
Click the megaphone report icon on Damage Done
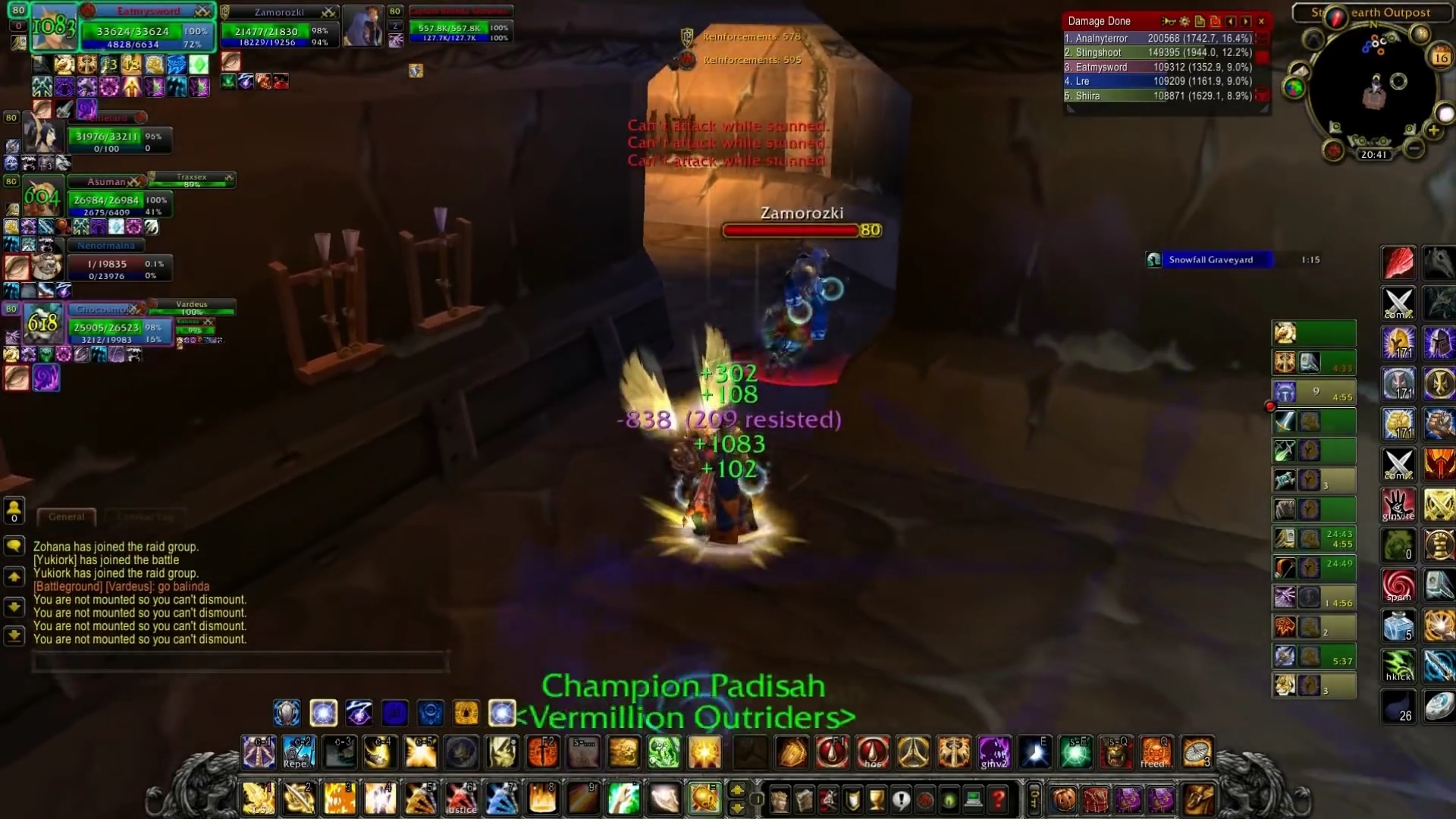pyautogui.click(x=1169, y=21)
